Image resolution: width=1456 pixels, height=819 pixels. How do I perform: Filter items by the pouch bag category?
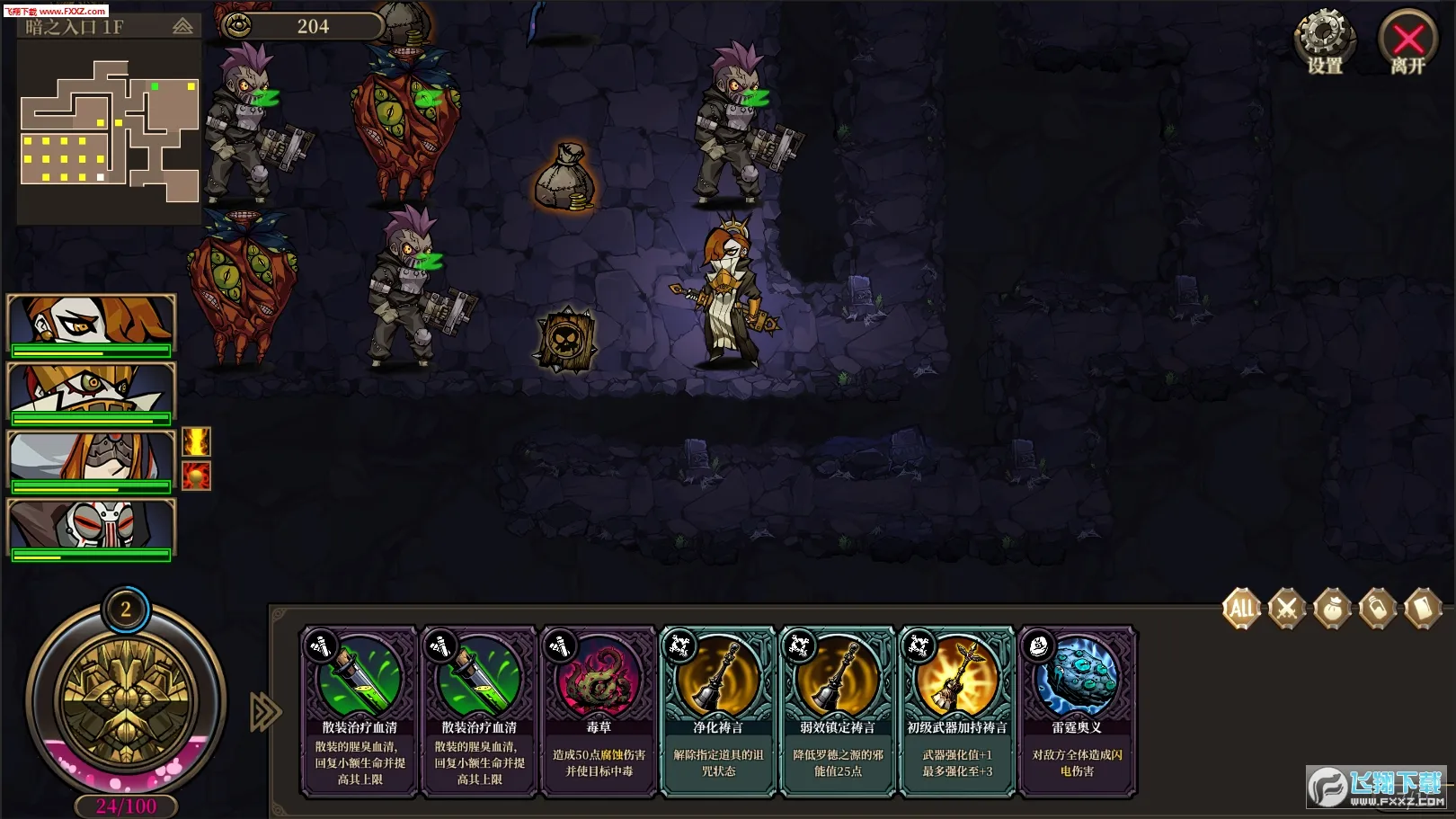1332,609
